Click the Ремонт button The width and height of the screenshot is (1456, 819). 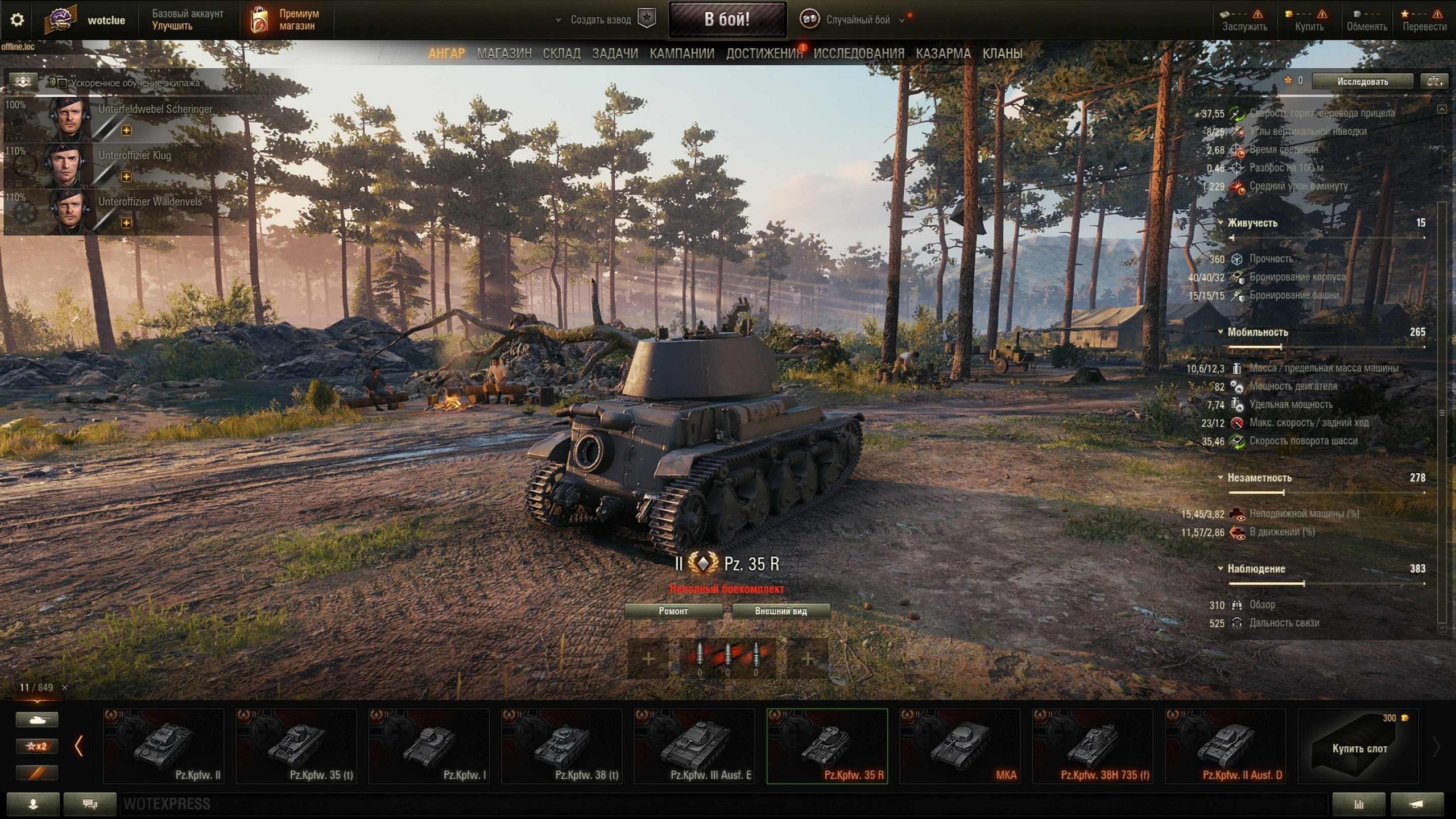(x=673, y=611)
